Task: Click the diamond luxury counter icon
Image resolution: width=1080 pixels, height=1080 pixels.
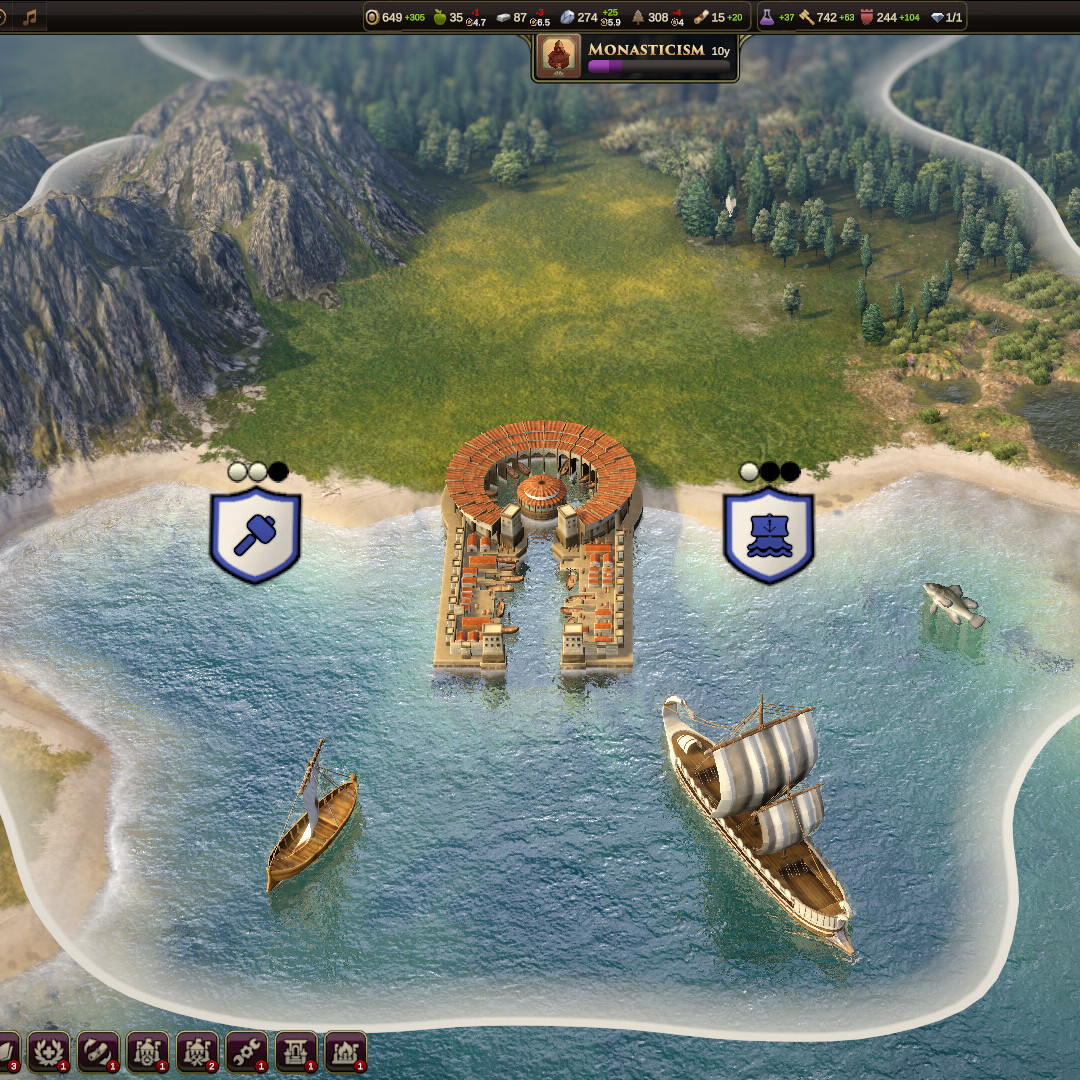Action: point(936,17)
